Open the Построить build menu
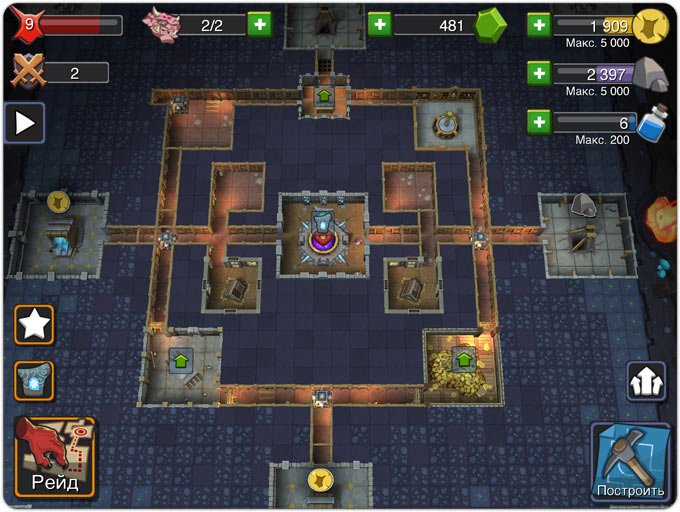The height and width of the screenshot is (512, 680). [x=630, y=462]
